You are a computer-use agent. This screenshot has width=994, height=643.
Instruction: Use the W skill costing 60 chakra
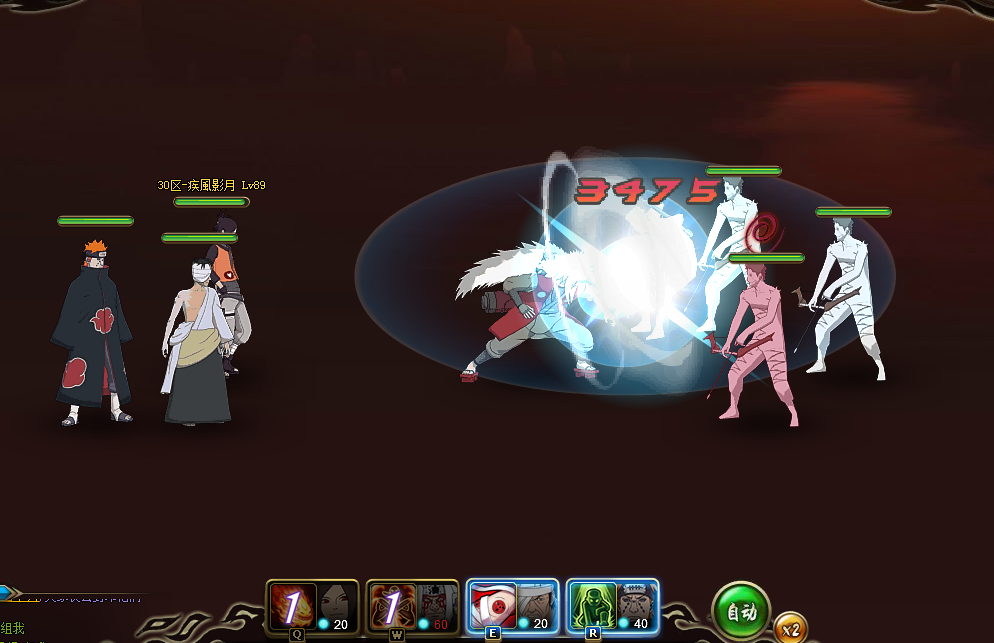[x=393, y=606]
